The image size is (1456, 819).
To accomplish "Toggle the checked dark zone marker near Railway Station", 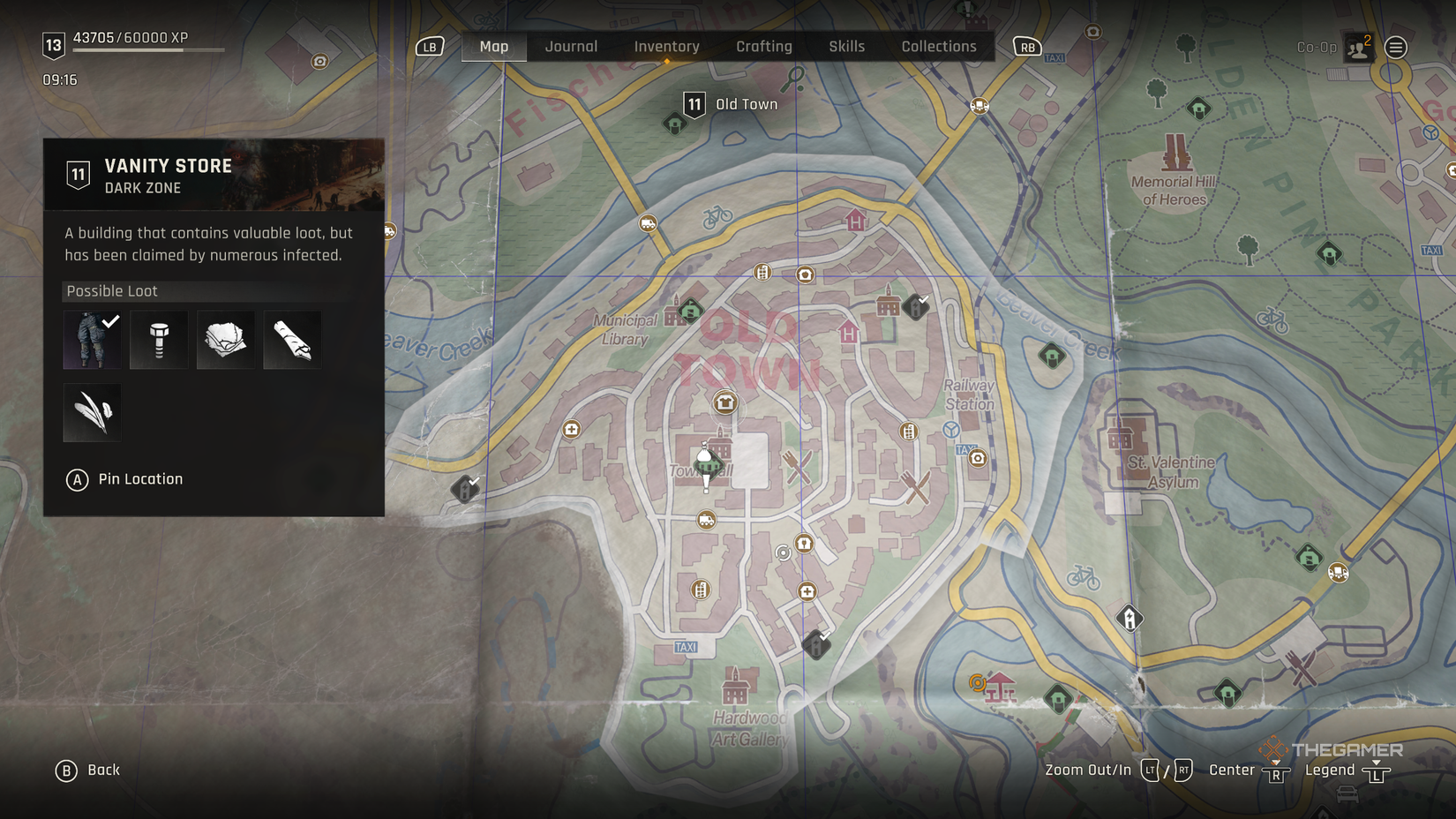I will tap(916, 307).
